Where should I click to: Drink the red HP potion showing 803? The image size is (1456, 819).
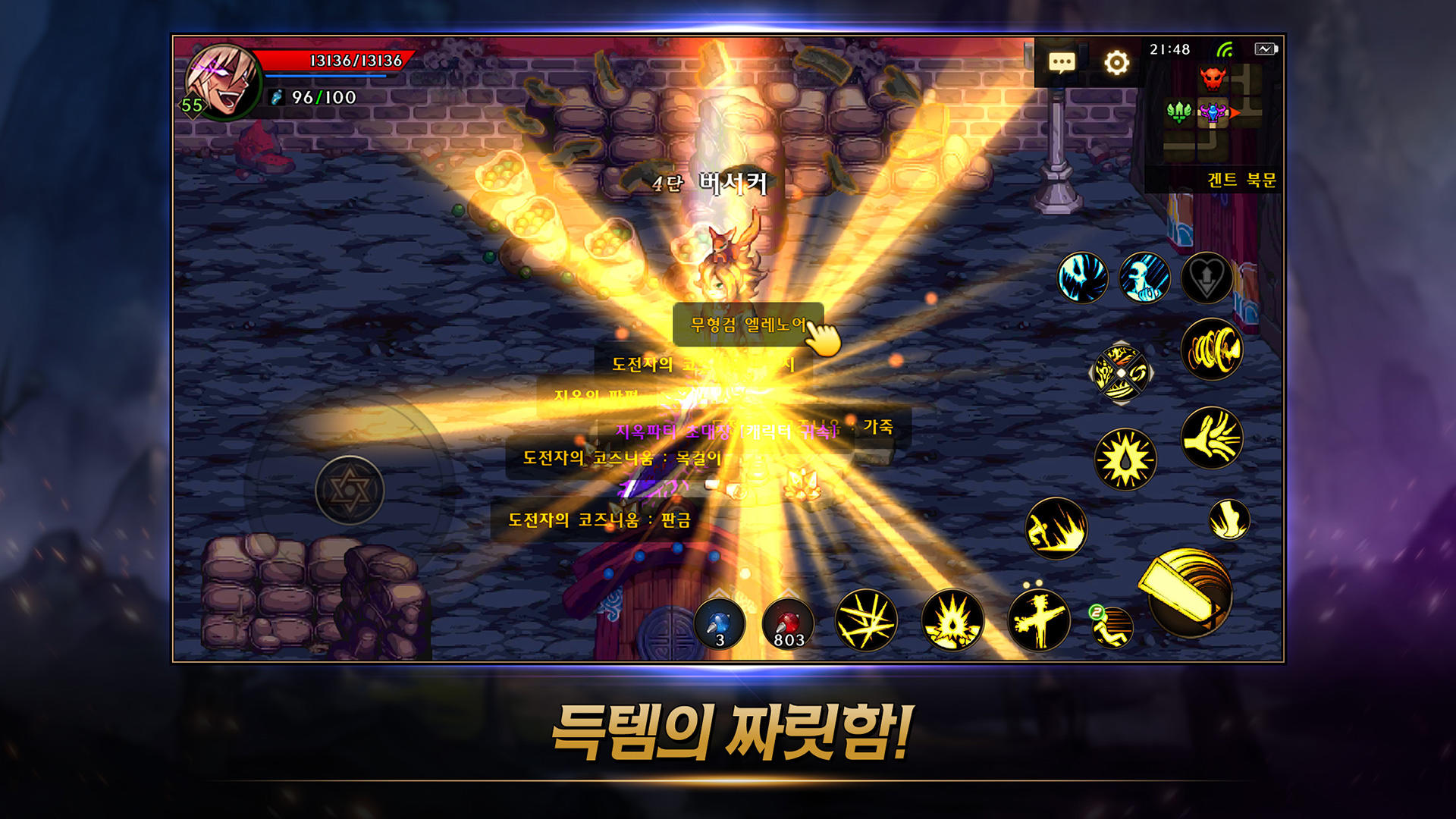pyautogui.click(x=787, y=623)
